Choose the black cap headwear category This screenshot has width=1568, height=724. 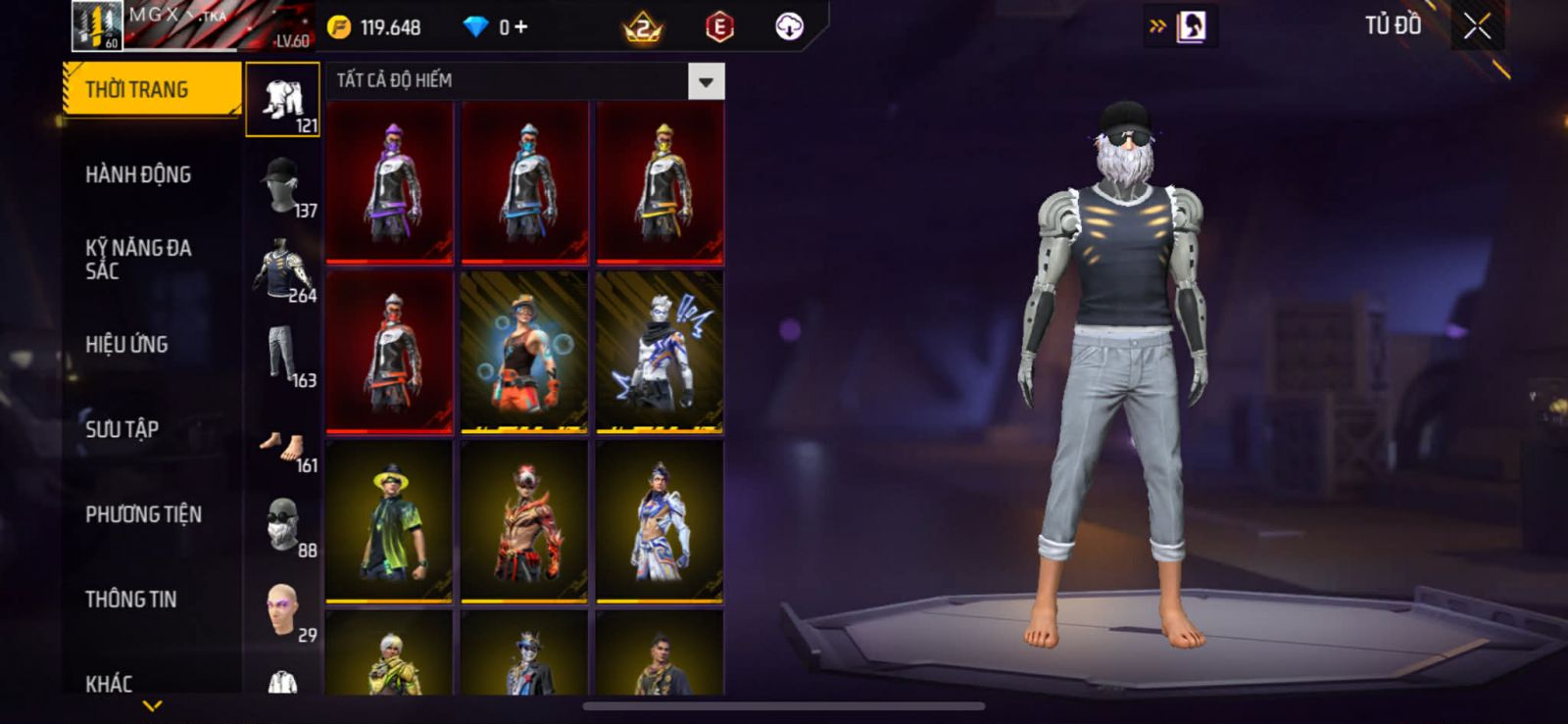pyautogui.click(x=282, y=185)
